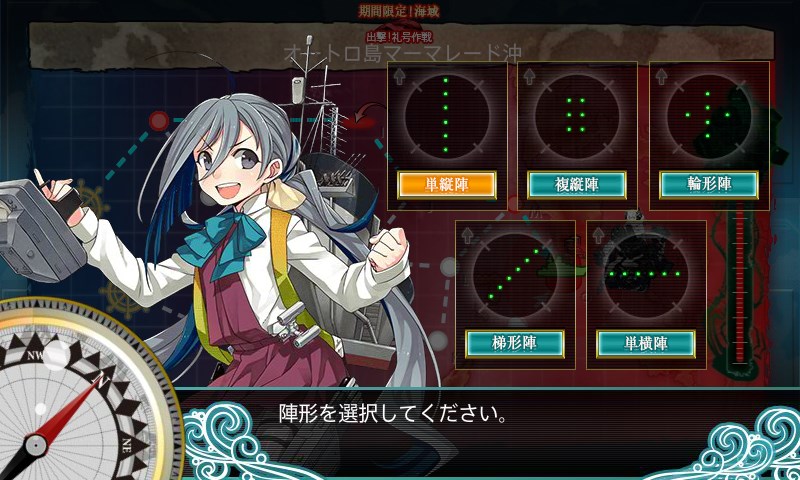Click the two-column dots radar diagram
Screen dimensions: 800x480
tap(576, 116)
